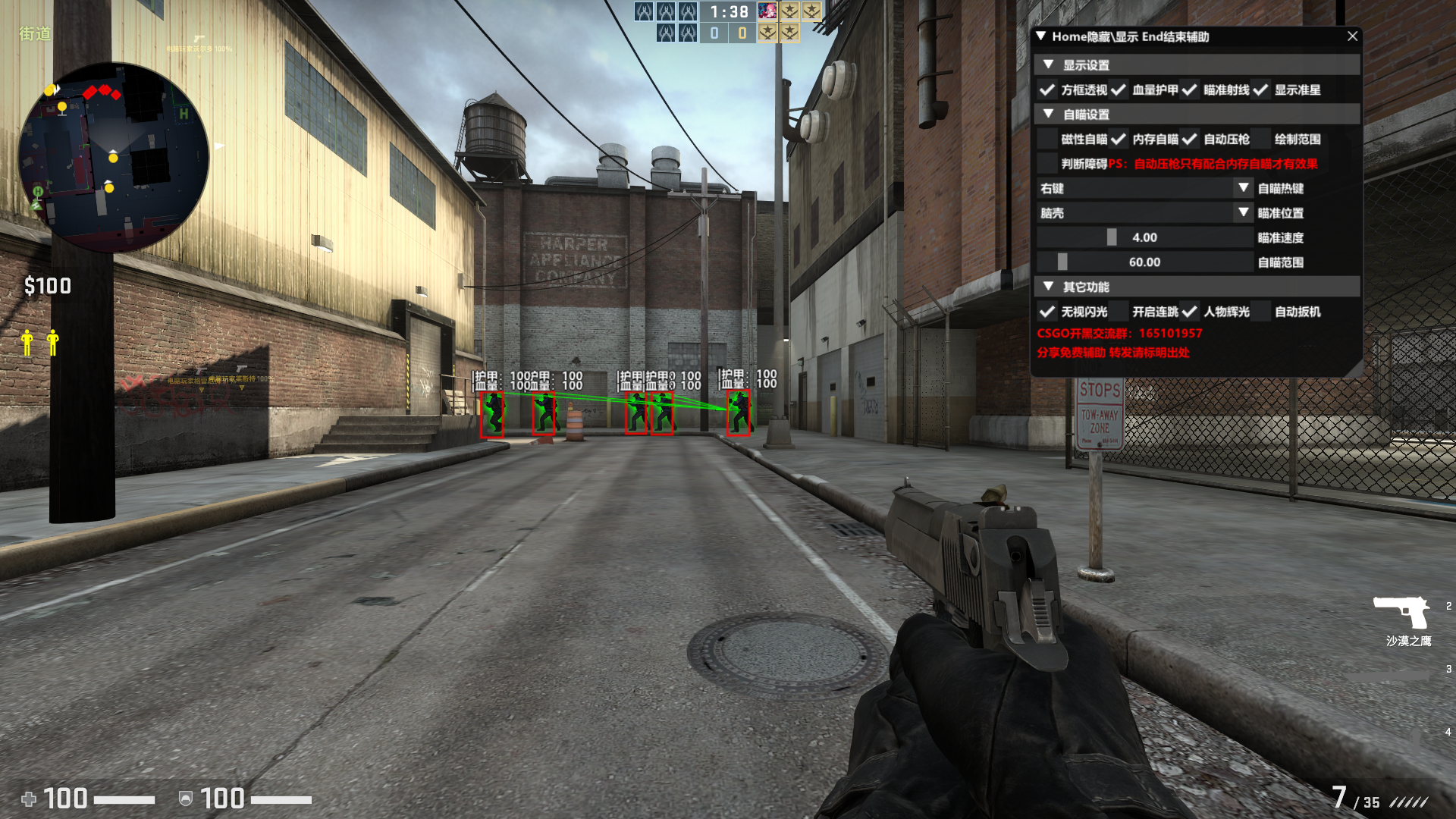Open the 自瞄热键 dropdown showing 右键

point(1144,189)
